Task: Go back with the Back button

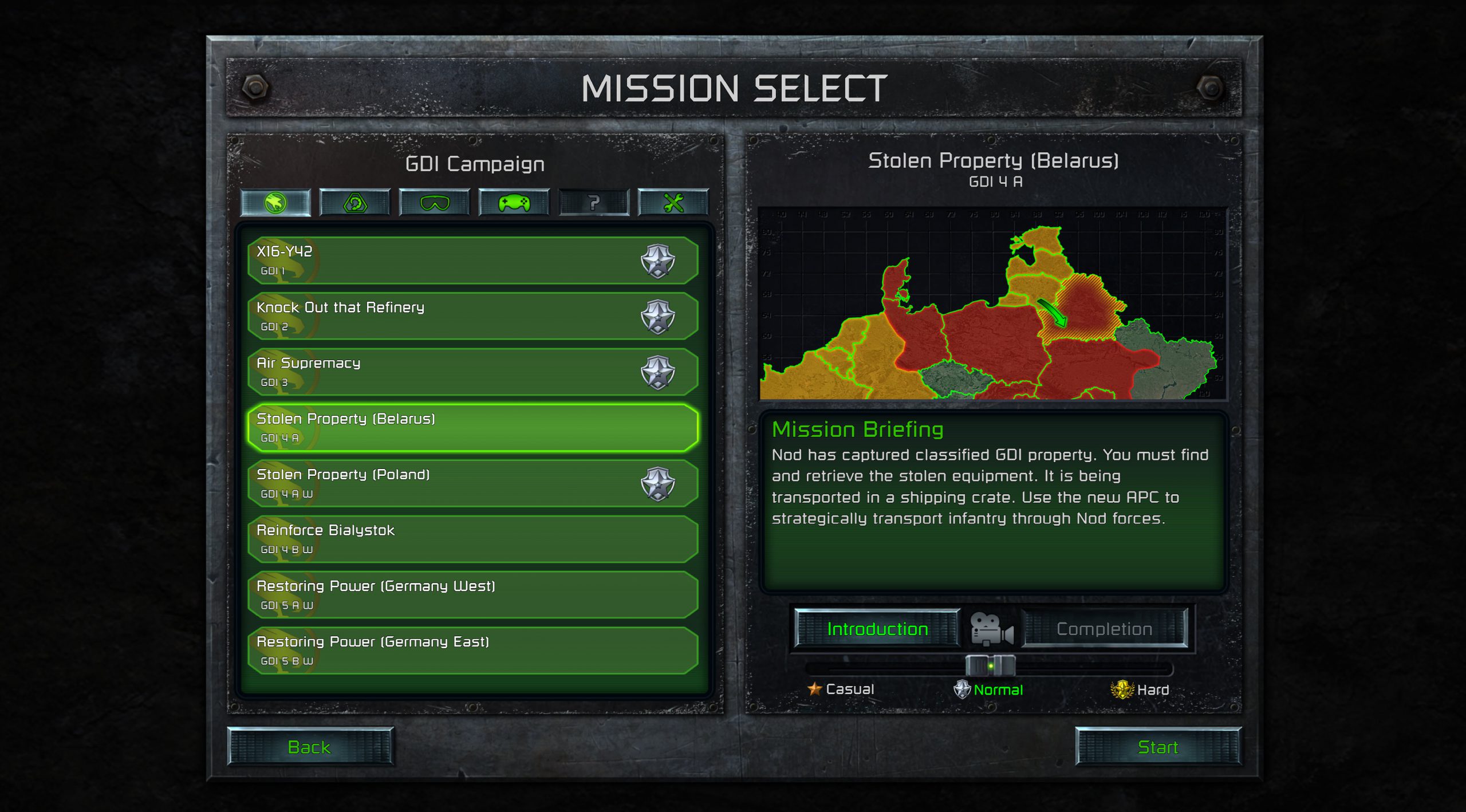Action: point(310,747)
